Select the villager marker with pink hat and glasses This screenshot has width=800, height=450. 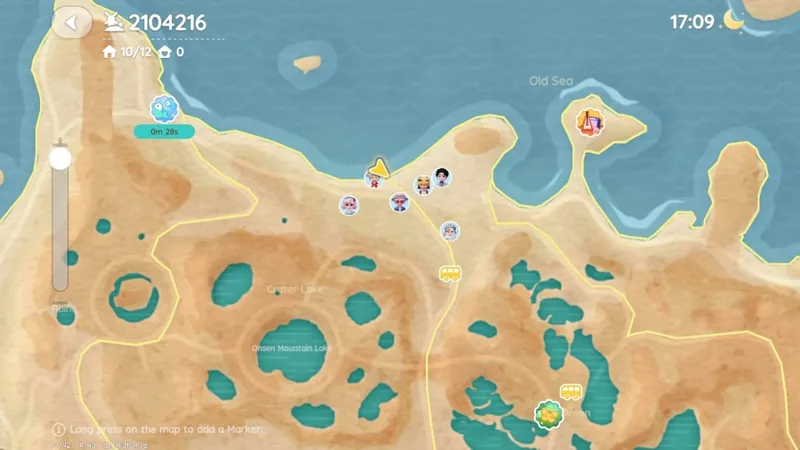tap(399, 202)
